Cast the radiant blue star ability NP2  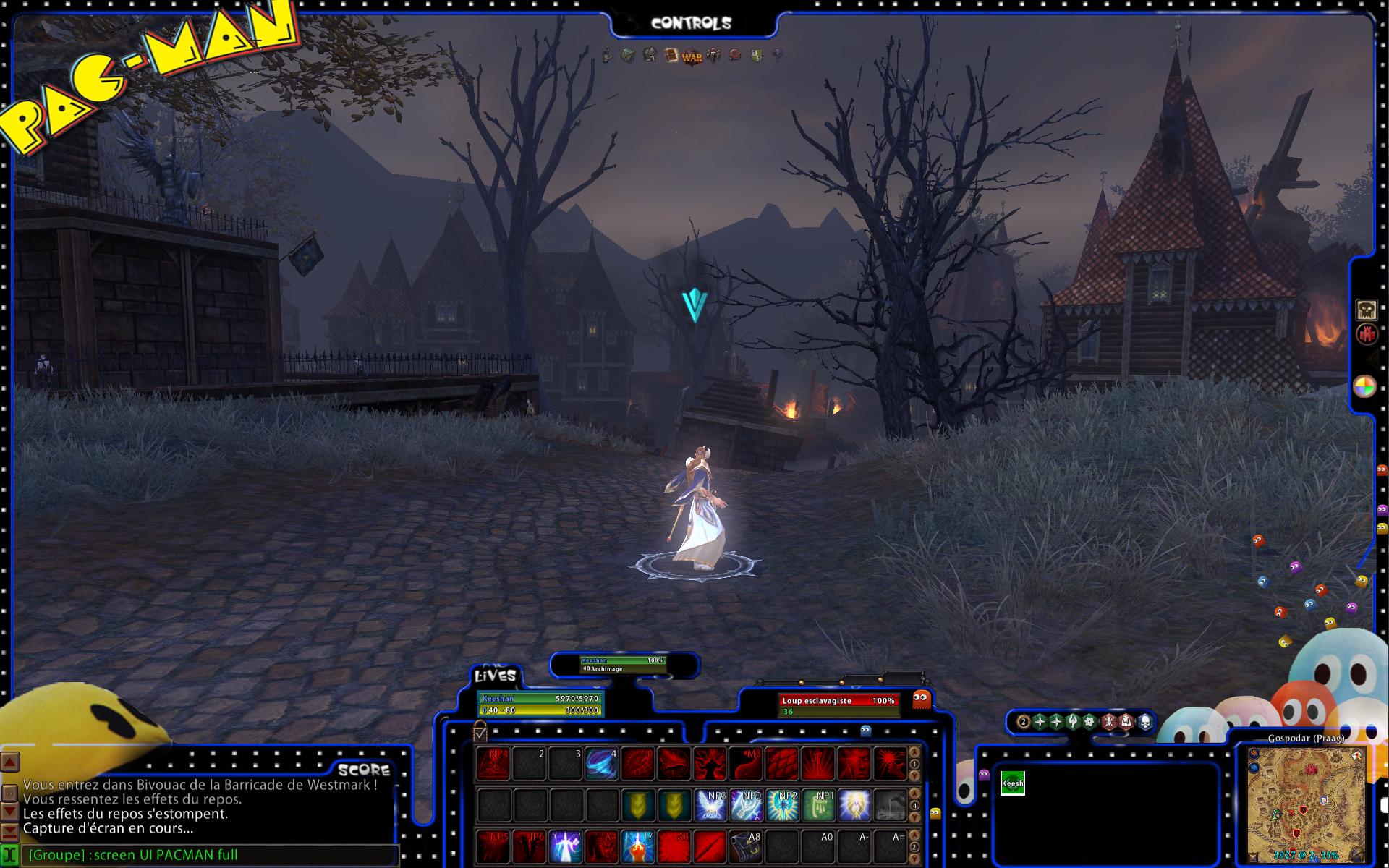pyautogui.click(x=783, y=806)
